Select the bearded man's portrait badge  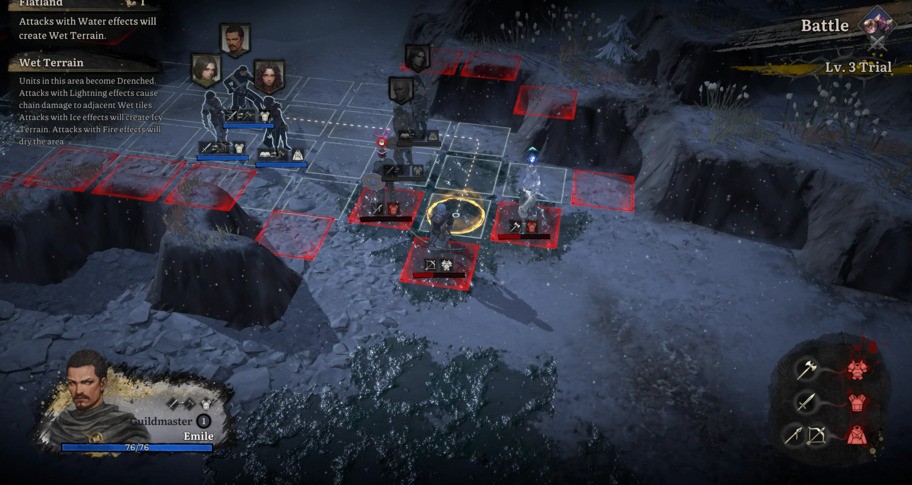pos(235,40)
